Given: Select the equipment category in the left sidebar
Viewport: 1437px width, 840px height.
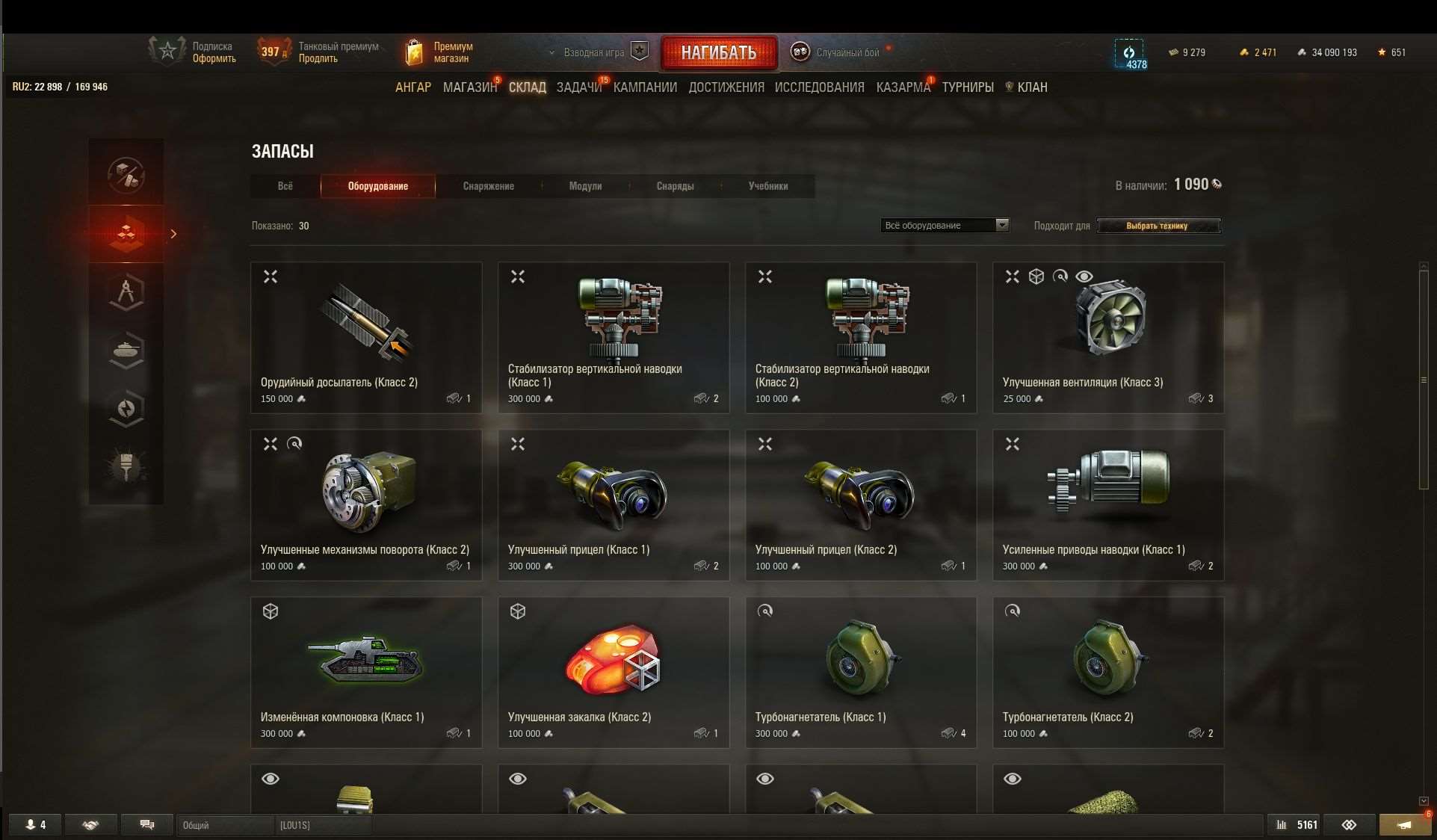Looking at the screenshot, I should pos(126,234).
